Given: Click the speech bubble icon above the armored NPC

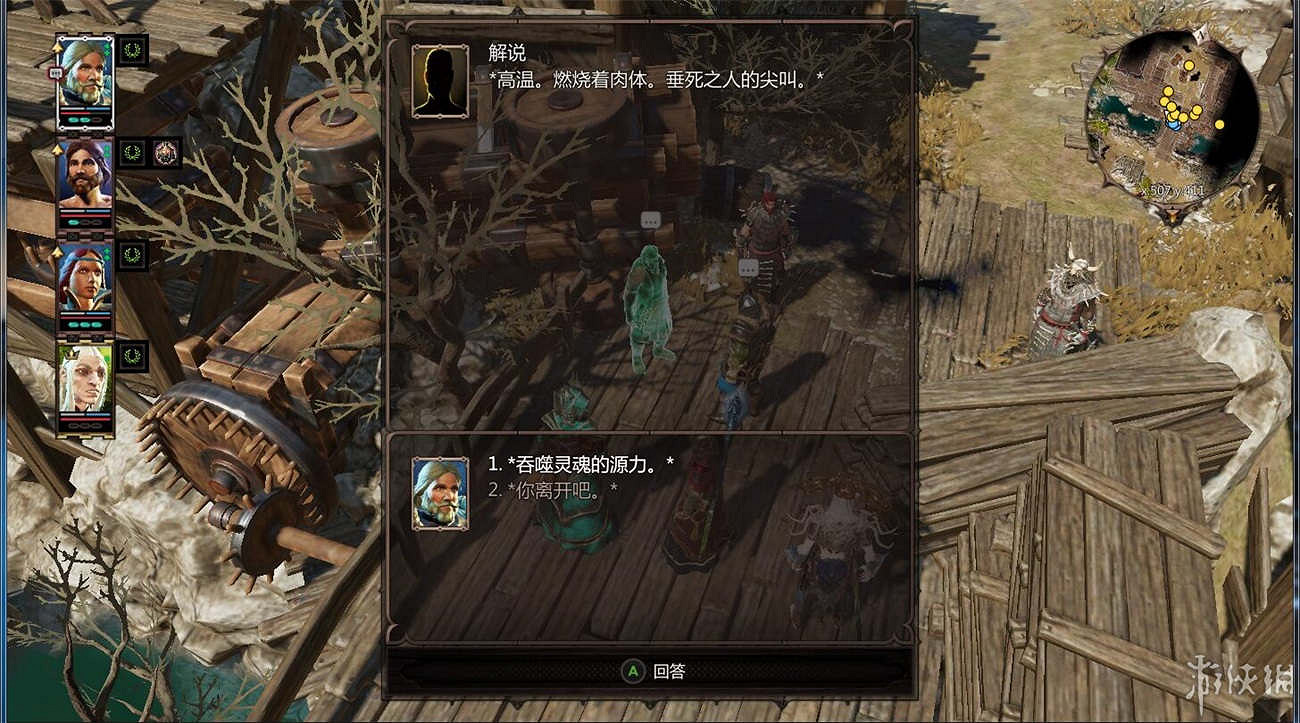Looking at the screenshot, I should [x=747, y=268].
